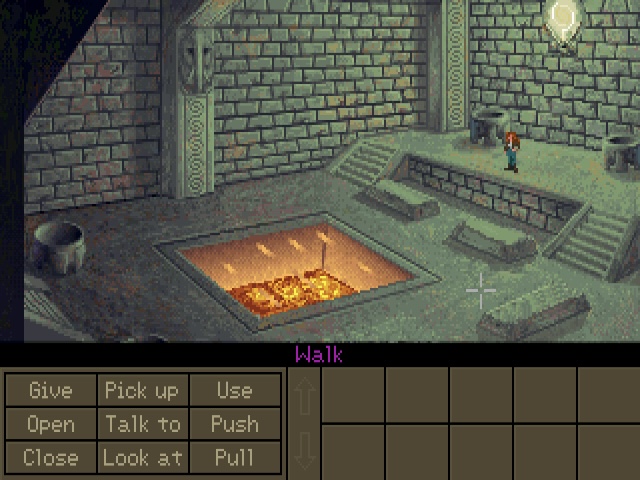
Task: Choose the Talk to verb
Action: (142, 424)
